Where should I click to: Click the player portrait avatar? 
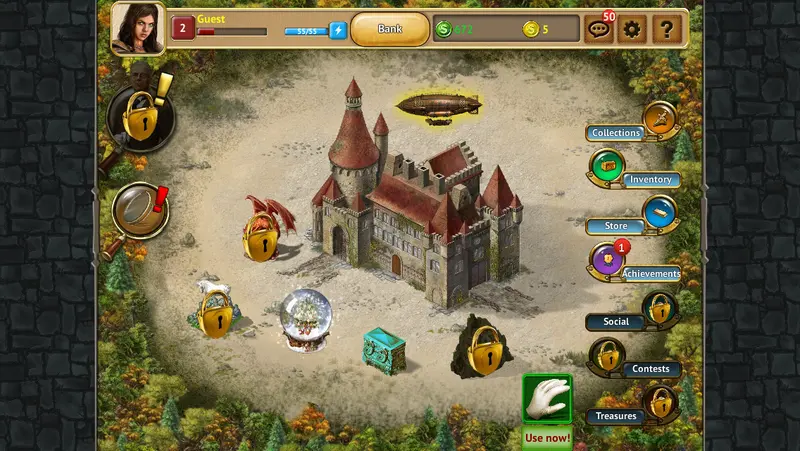(x=138, y=28)
